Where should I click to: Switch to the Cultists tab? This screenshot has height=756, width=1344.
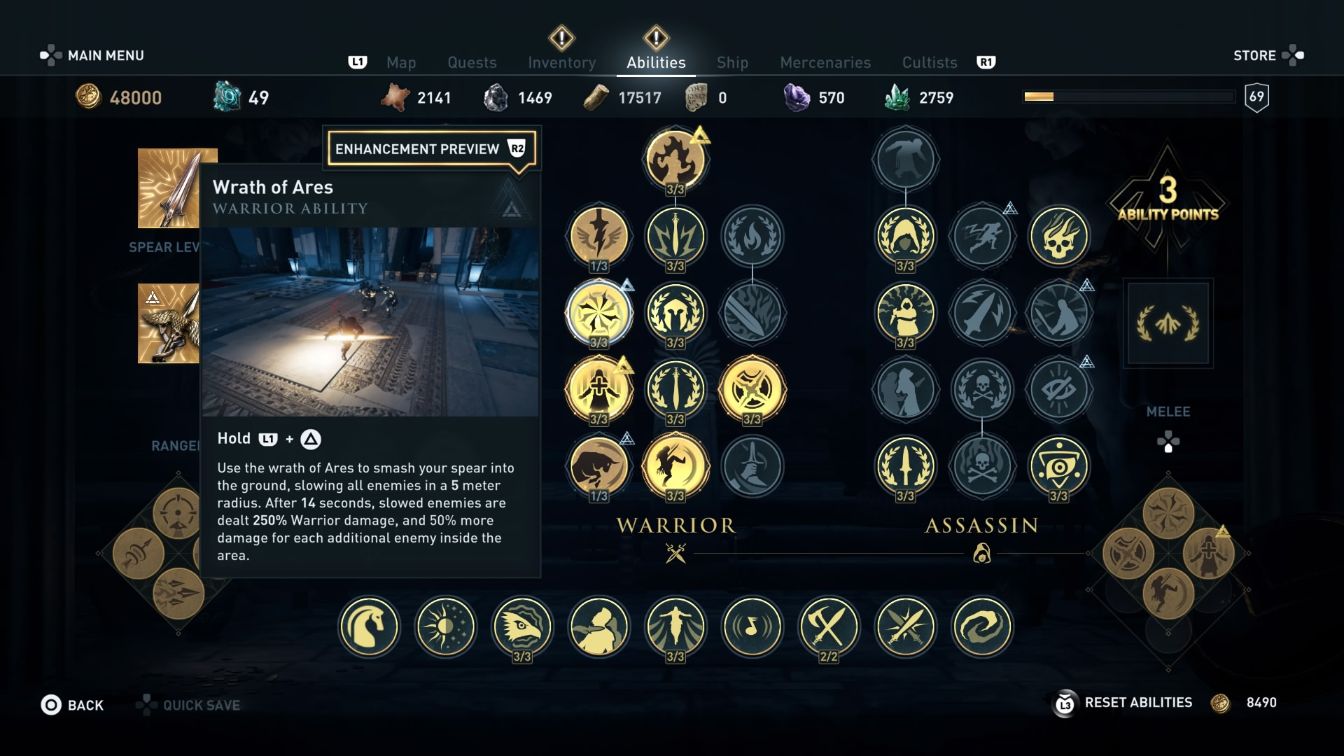[928, 62]
